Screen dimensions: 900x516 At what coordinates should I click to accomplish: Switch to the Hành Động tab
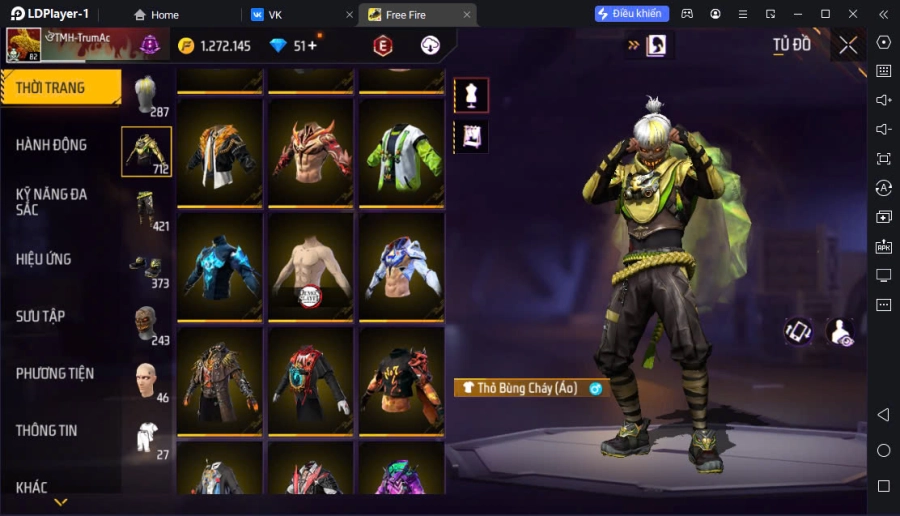[x=52, y=145]
